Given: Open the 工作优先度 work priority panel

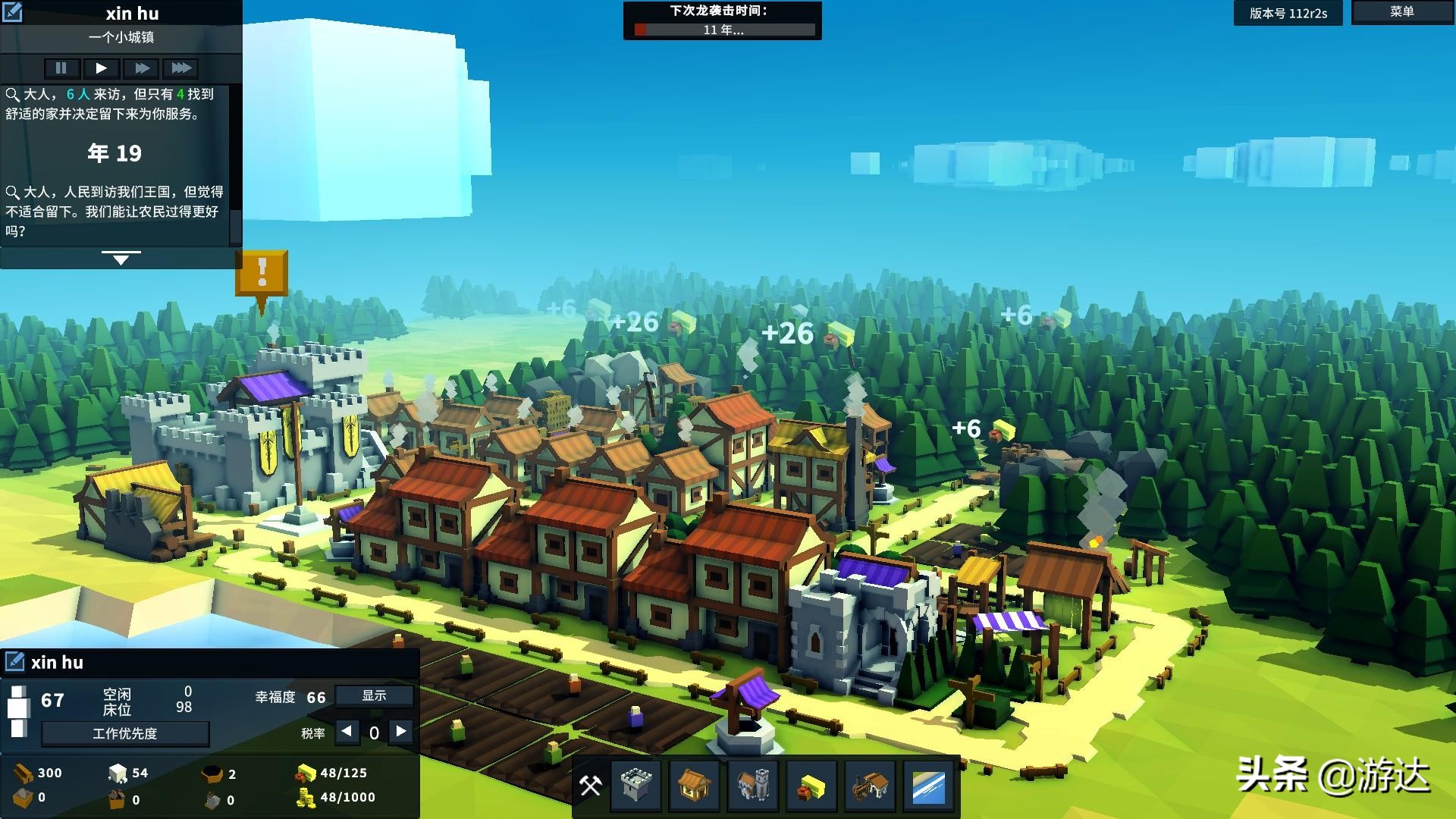Looking at the screenshot, I should (x=125, y=733).
